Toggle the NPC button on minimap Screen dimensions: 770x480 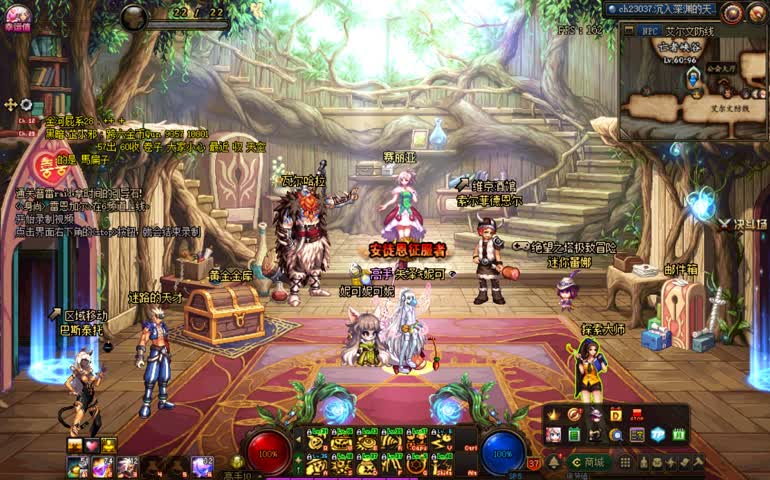pyautogui.click(x=649, y=31)
